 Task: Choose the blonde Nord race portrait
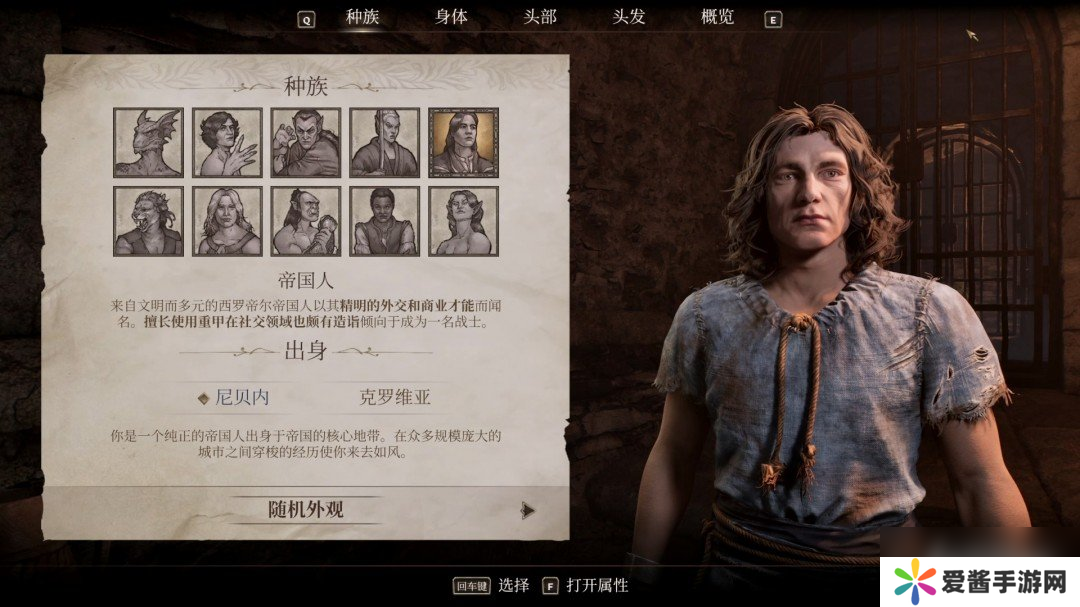coord(227,221)
